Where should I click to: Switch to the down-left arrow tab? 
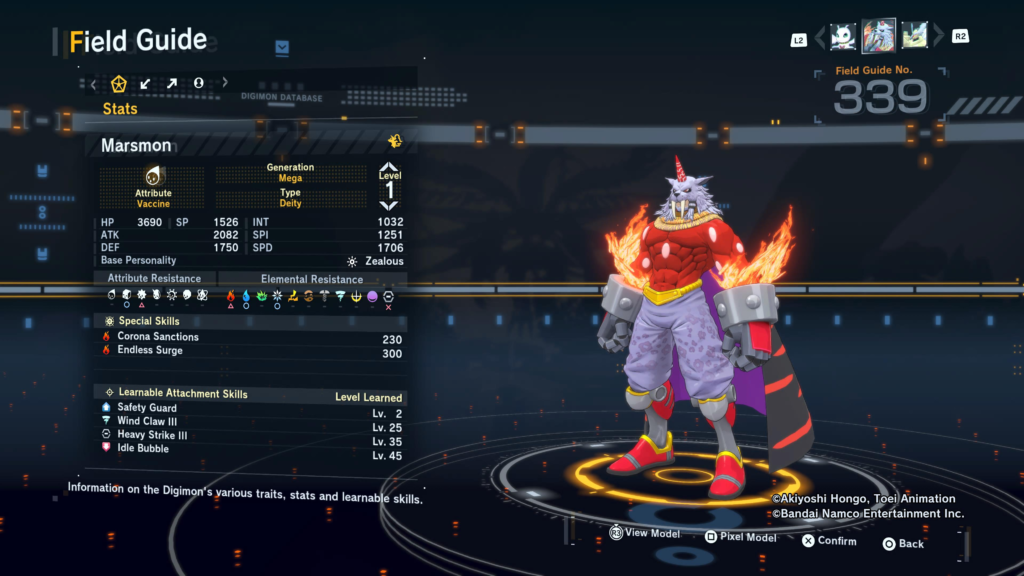click(146, 83)
